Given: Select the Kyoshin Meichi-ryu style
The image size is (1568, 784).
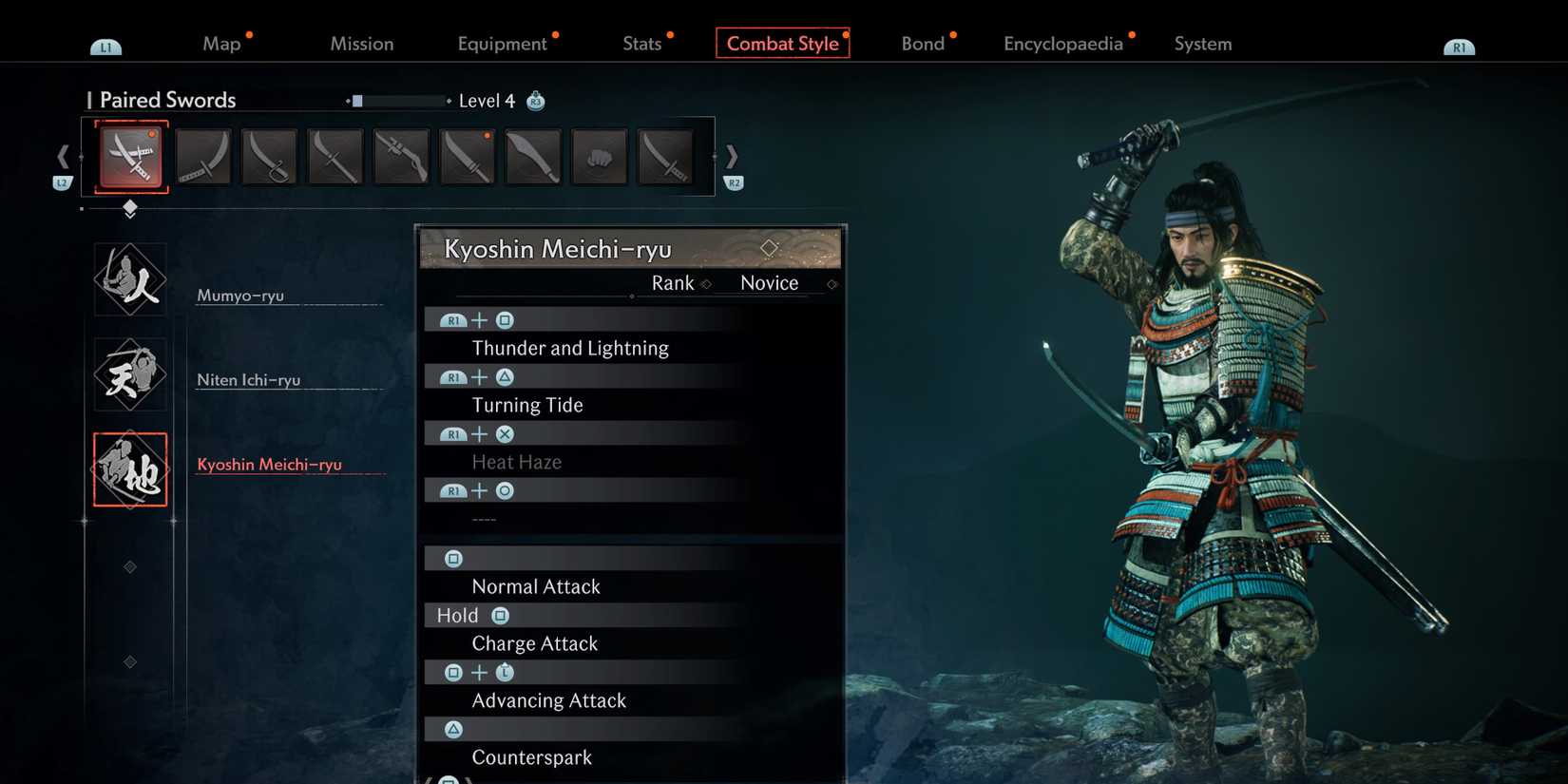Looking at the screenshot, I should click(271, 465).
